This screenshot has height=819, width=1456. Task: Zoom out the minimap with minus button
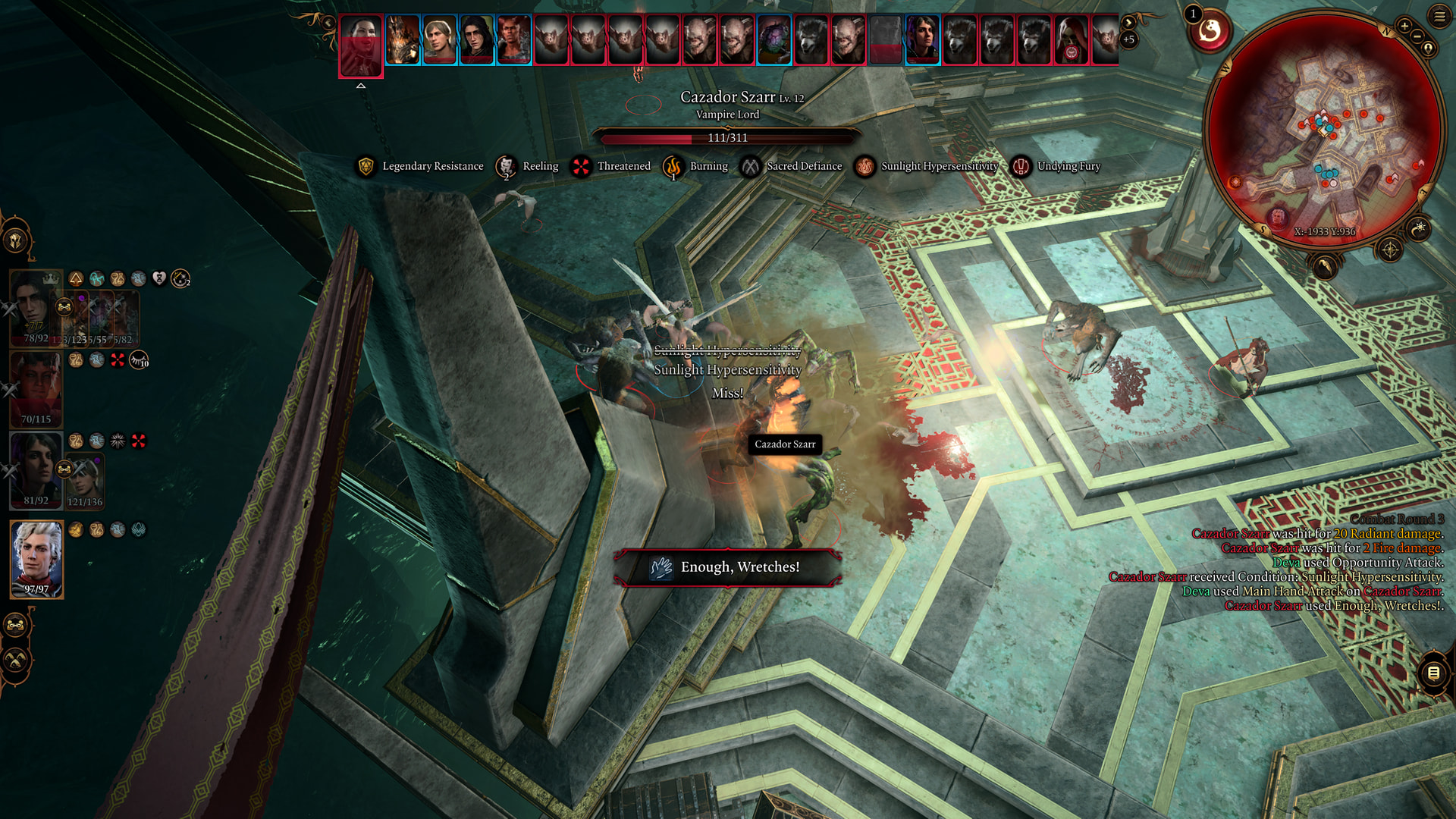click(1416, 36)
